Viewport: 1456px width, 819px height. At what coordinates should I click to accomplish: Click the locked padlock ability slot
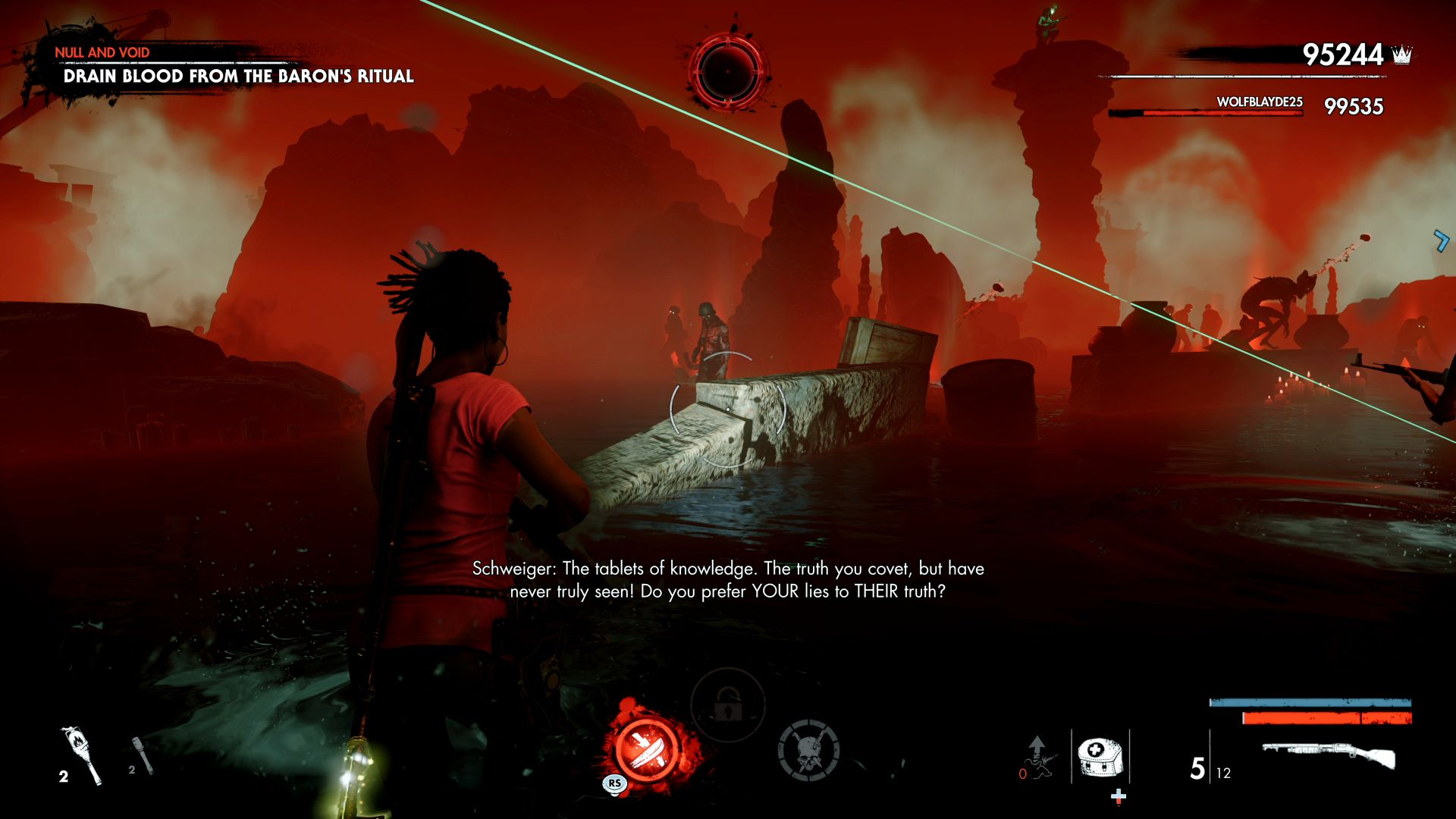726,705
